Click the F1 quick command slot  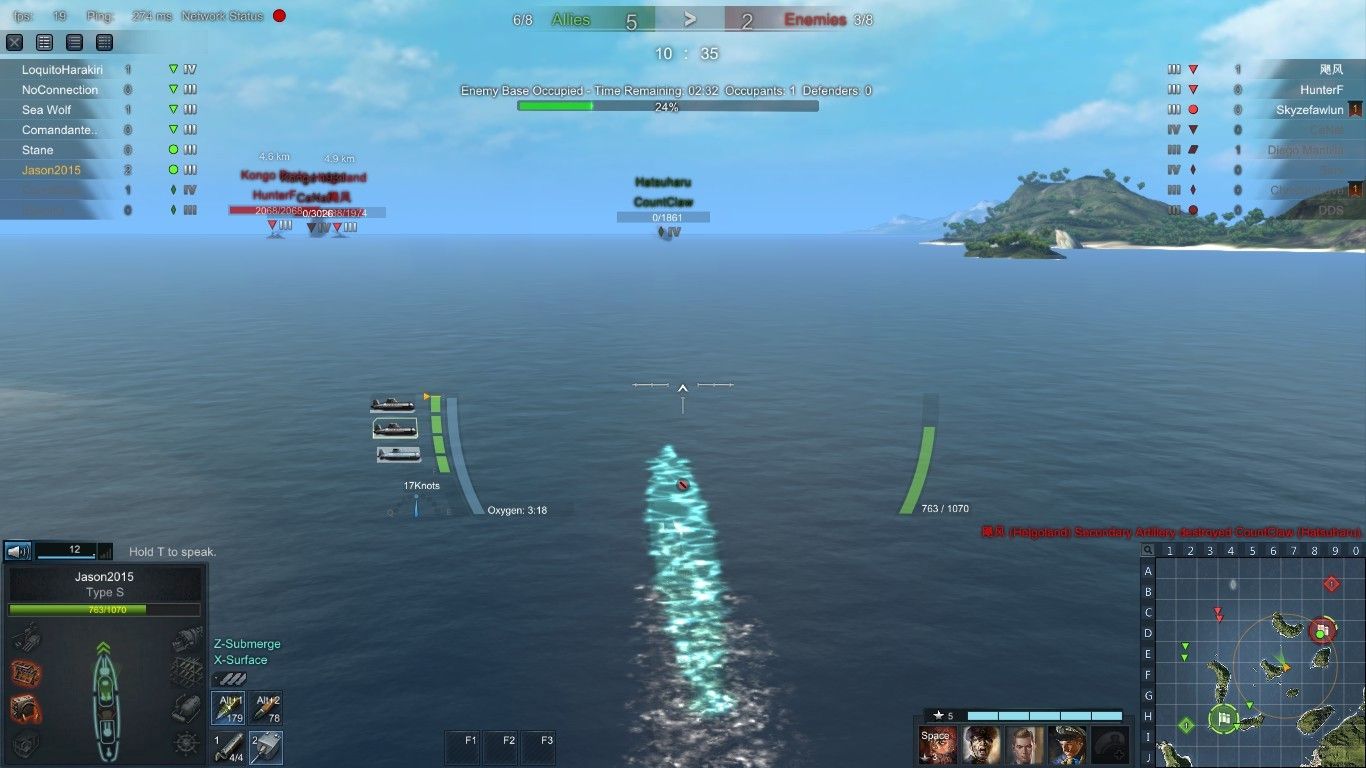[463, 747]
